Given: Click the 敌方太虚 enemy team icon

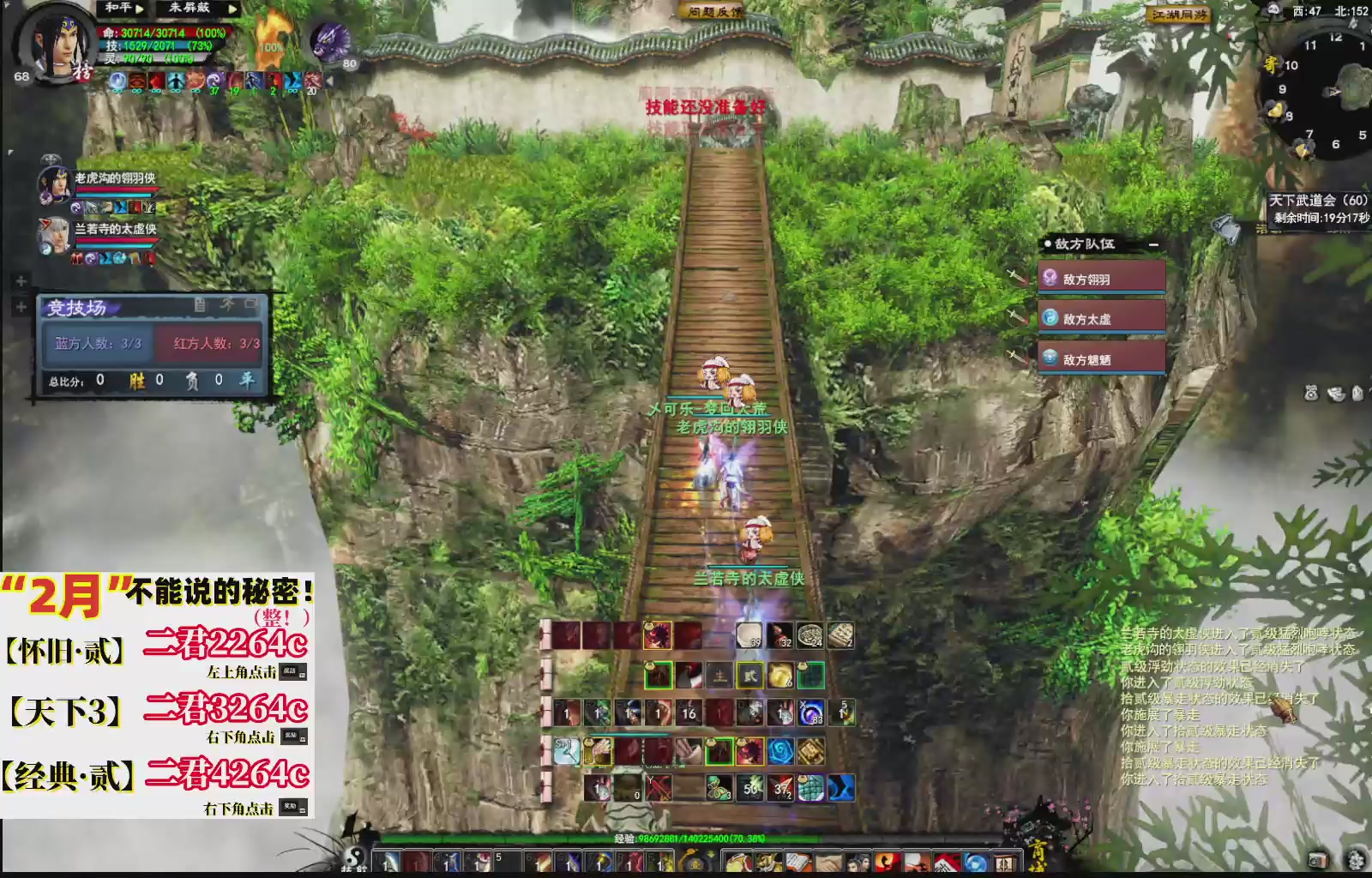Looking at the screenshot, I should 1050,317.
